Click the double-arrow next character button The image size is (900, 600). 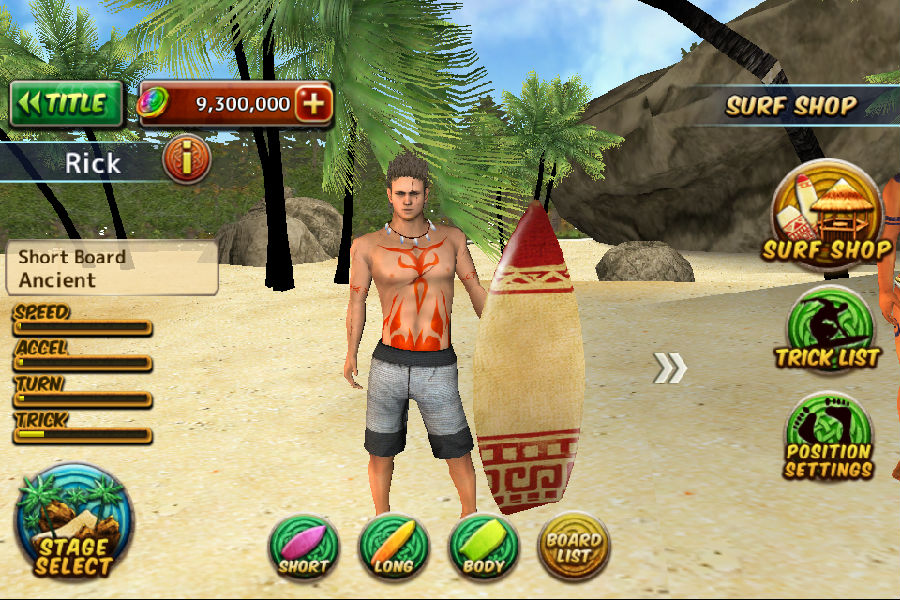point(670,368)
